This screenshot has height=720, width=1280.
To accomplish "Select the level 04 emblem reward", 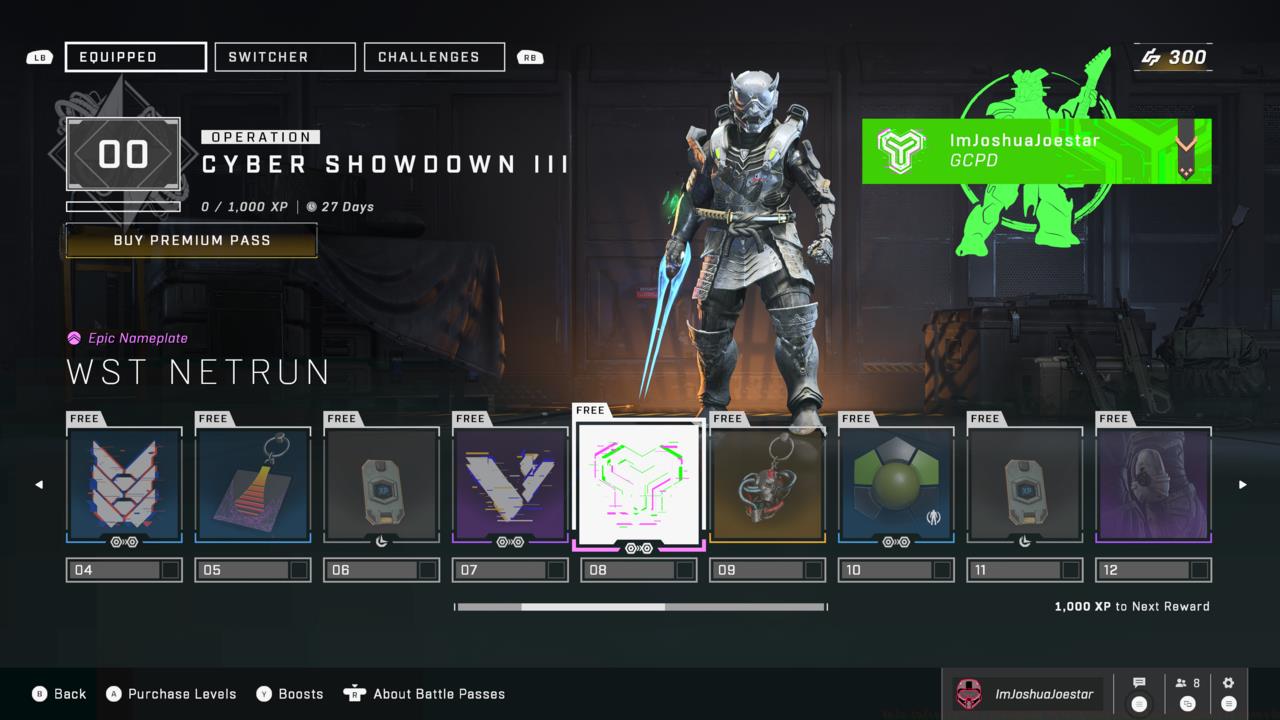I will (124, 485).
